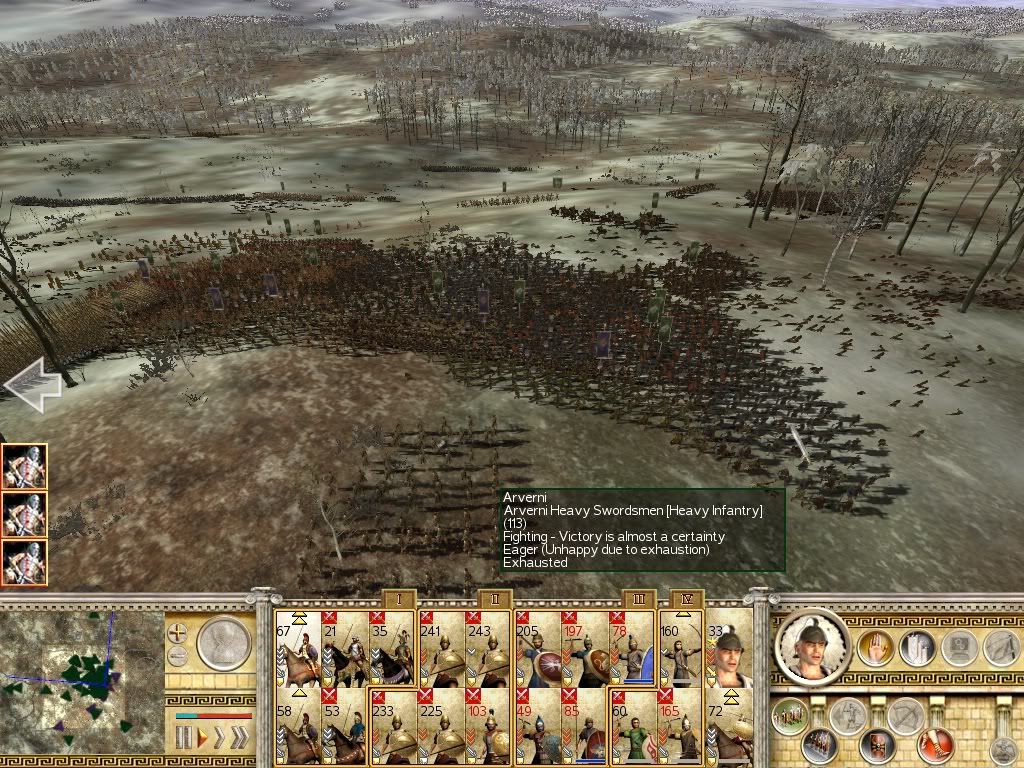
Task: Toggle the run (sandaled foot) button
Action: point(935,746)
